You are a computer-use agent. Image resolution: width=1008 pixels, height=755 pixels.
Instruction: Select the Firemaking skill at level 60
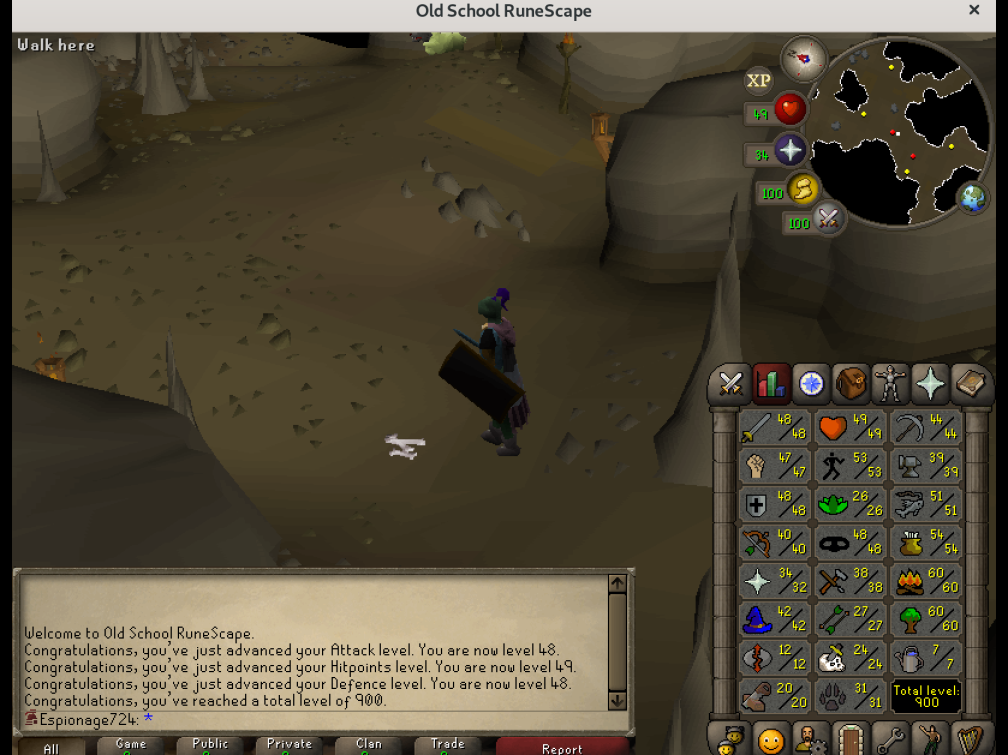click(927, 581)
